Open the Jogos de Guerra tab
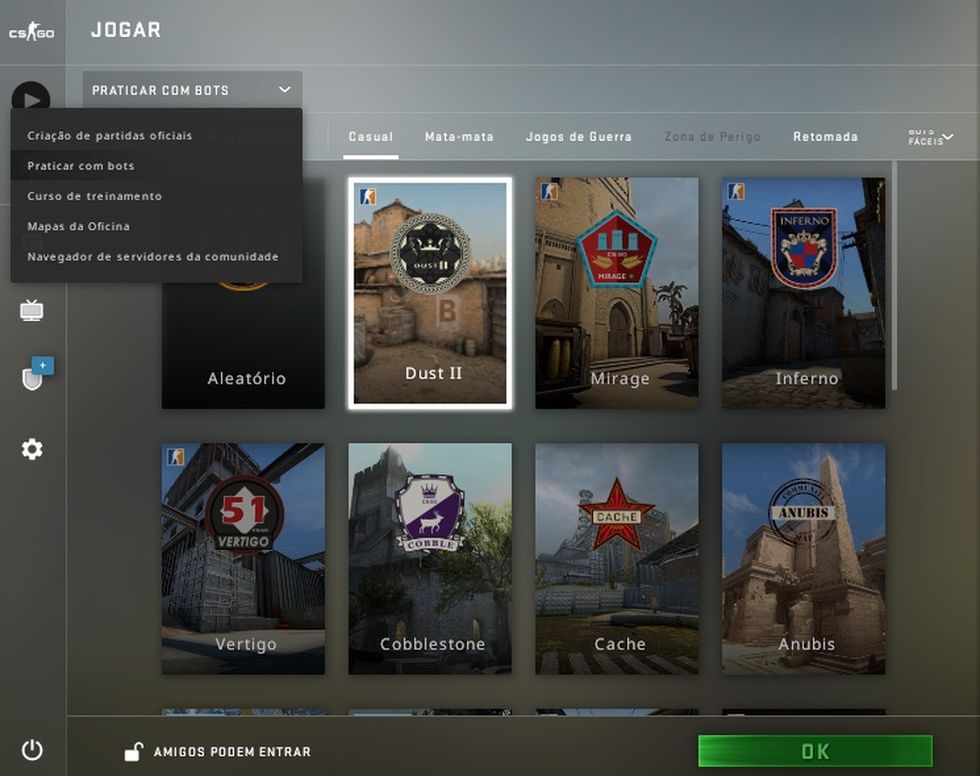 point(579,137)
